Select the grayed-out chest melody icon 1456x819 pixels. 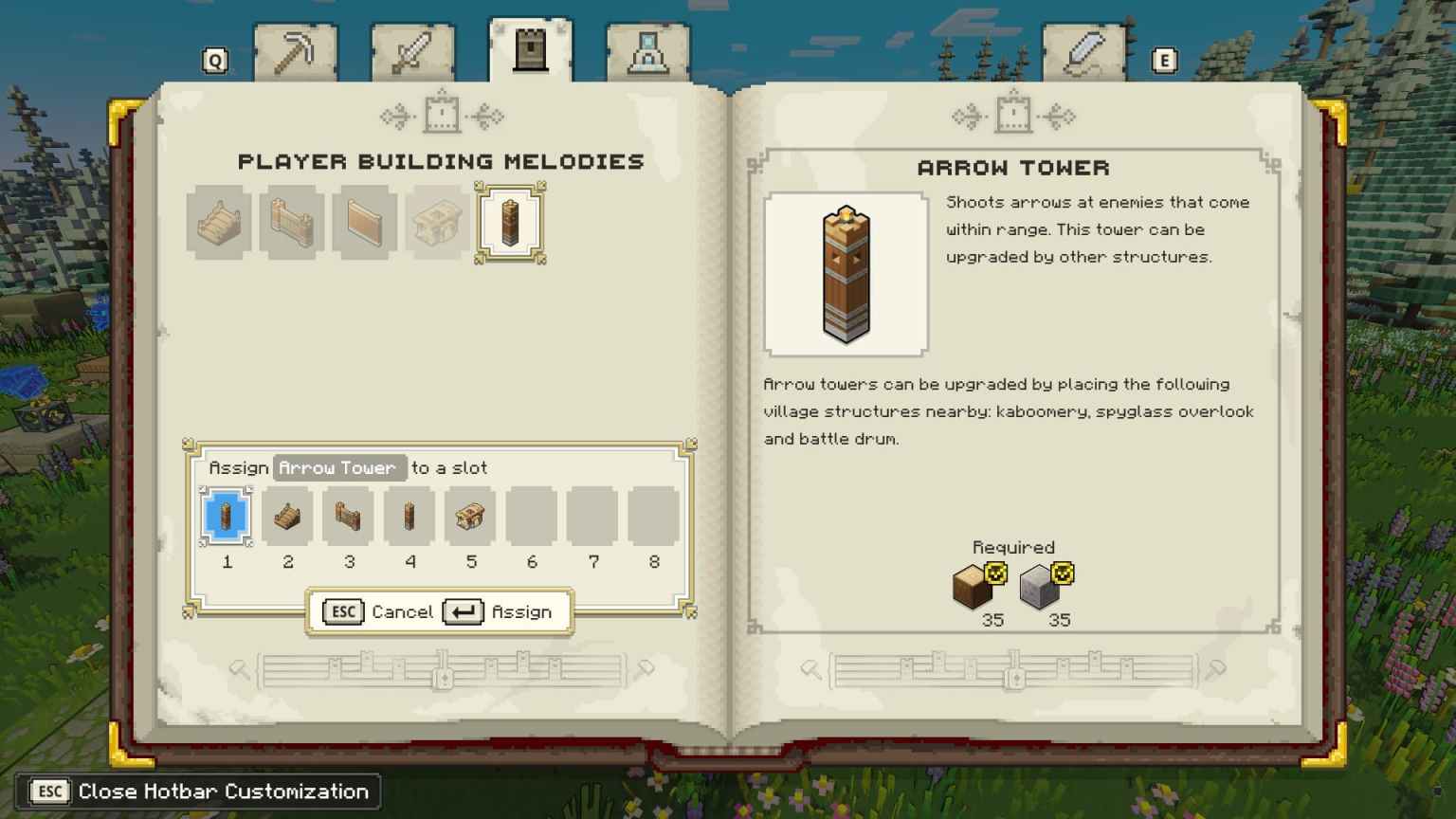(437, 222)
